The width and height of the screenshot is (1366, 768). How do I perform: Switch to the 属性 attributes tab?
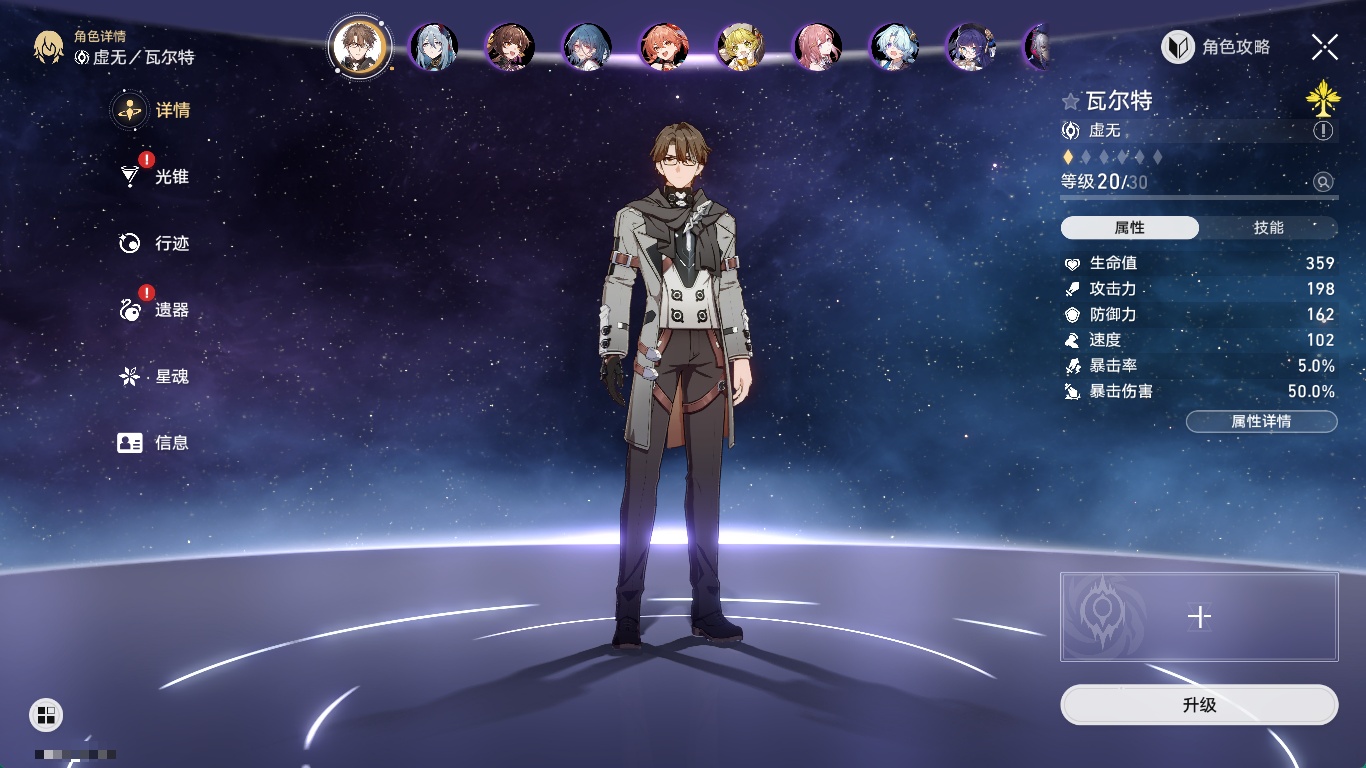pos(1130,228)
